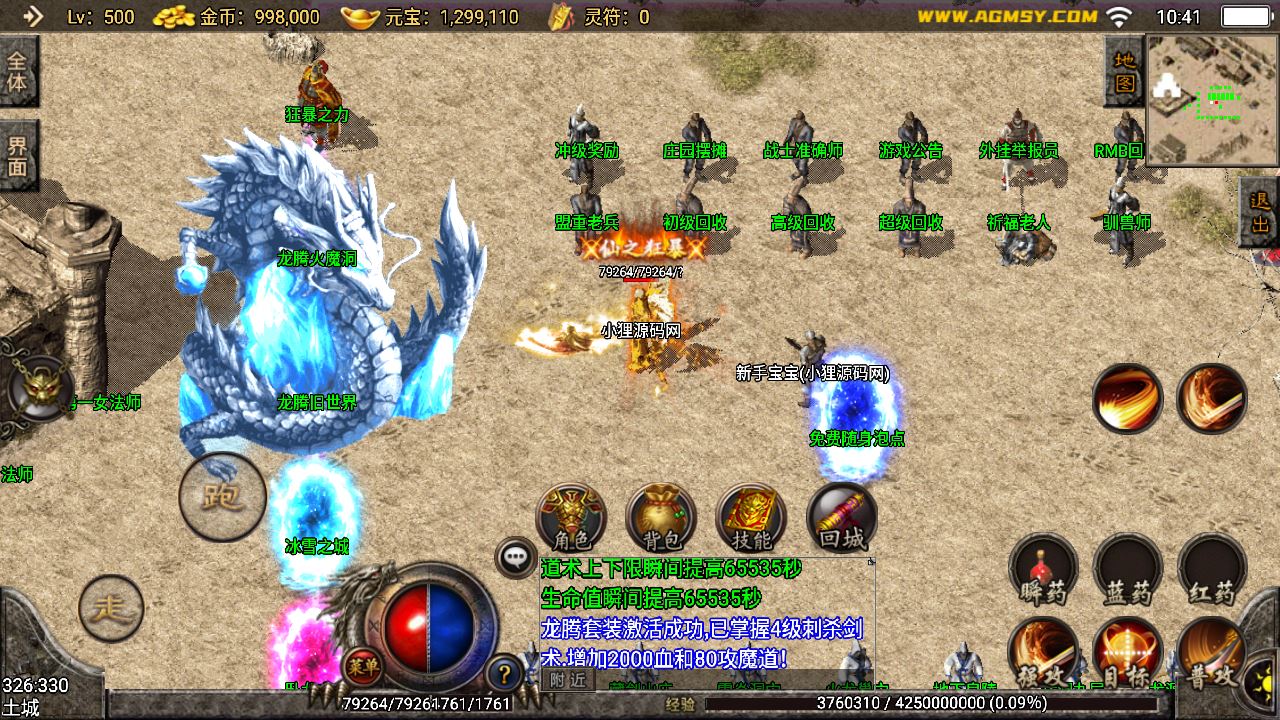Toggle the 界面 interface button
1280x720 pixels.
[x=18, y=155]
